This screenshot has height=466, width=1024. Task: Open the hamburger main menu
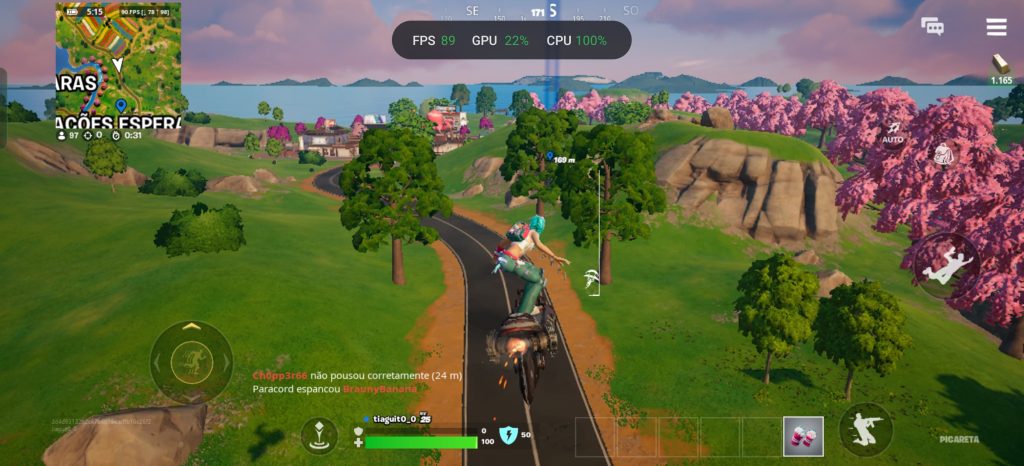[996, 27]
